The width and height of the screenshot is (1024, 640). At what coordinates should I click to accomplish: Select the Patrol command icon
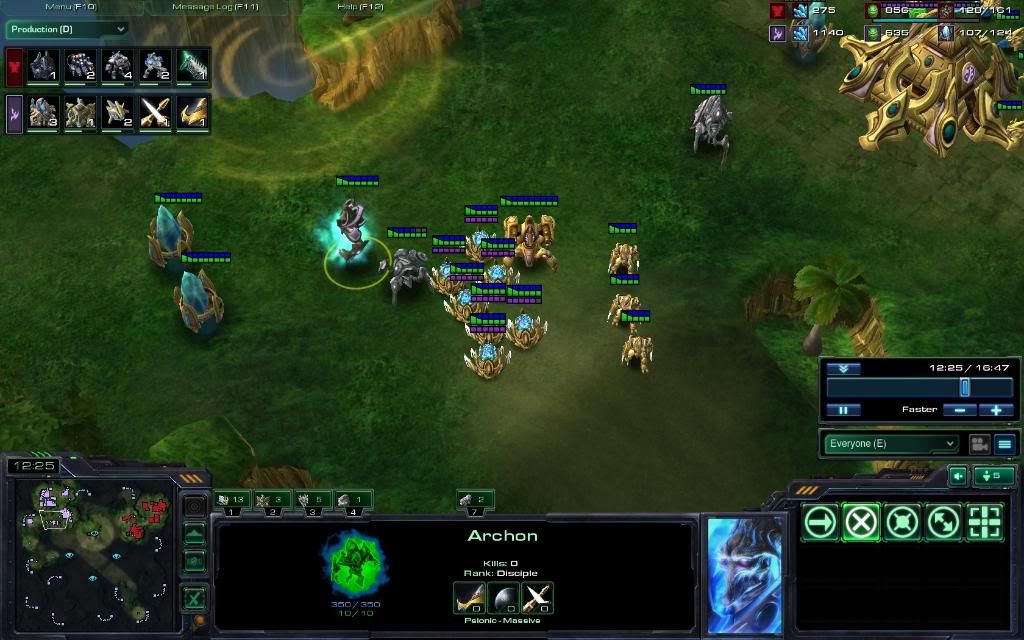[x=943, y=522]
